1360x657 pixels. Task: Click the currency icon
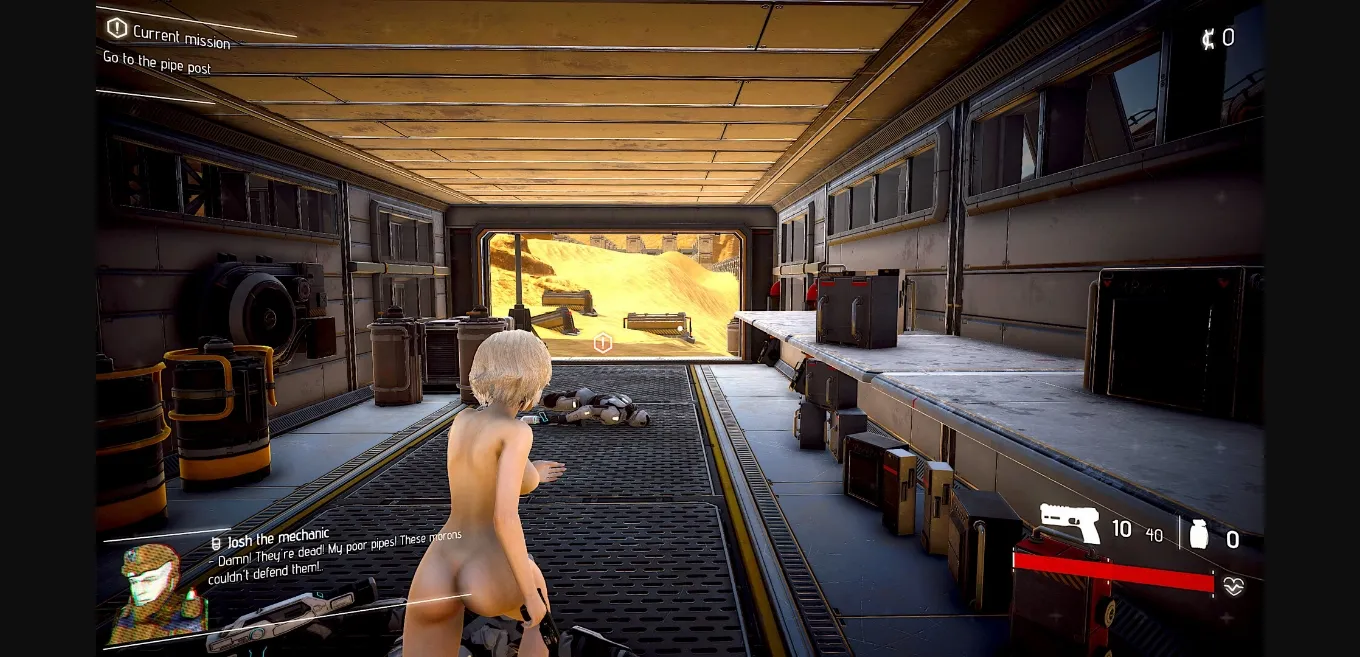[1209, 39]
